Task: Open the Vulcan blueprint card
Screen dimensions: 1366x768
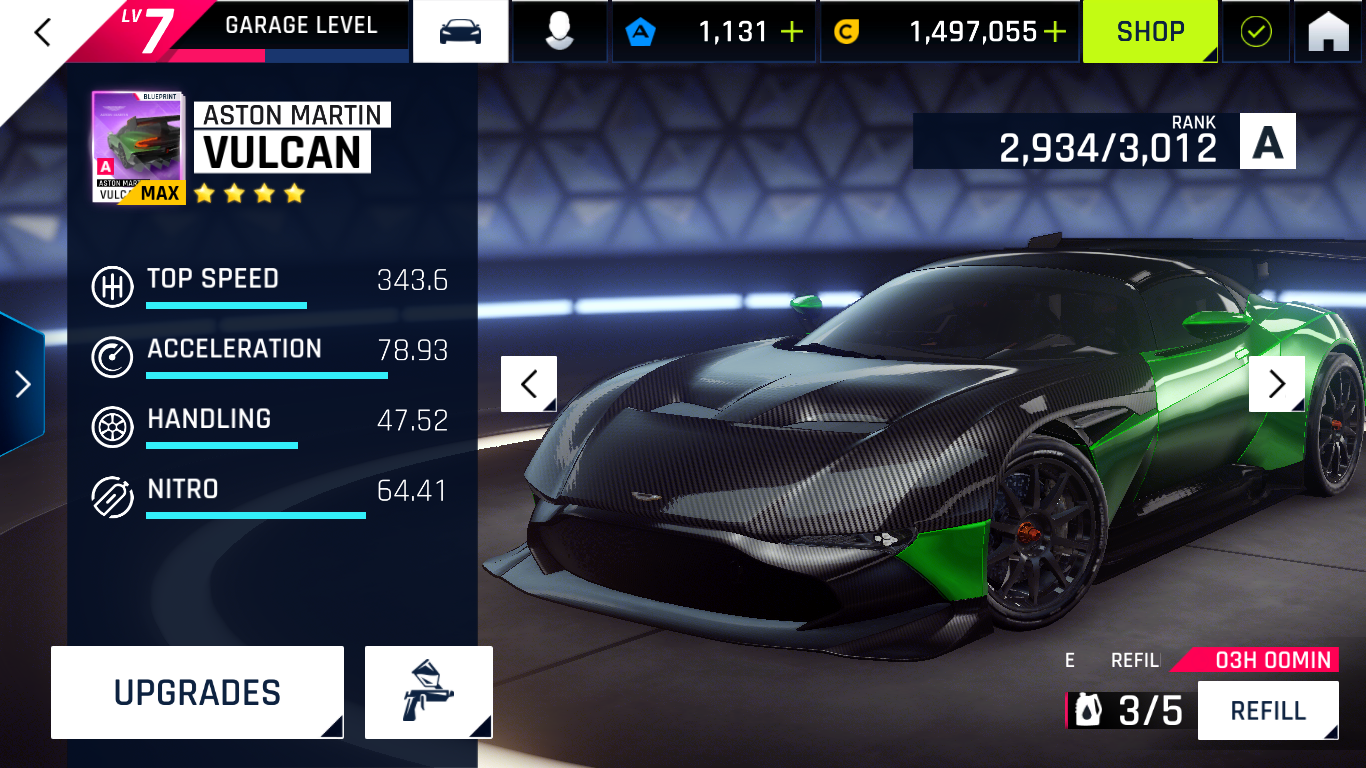Action: click(138, 147)
